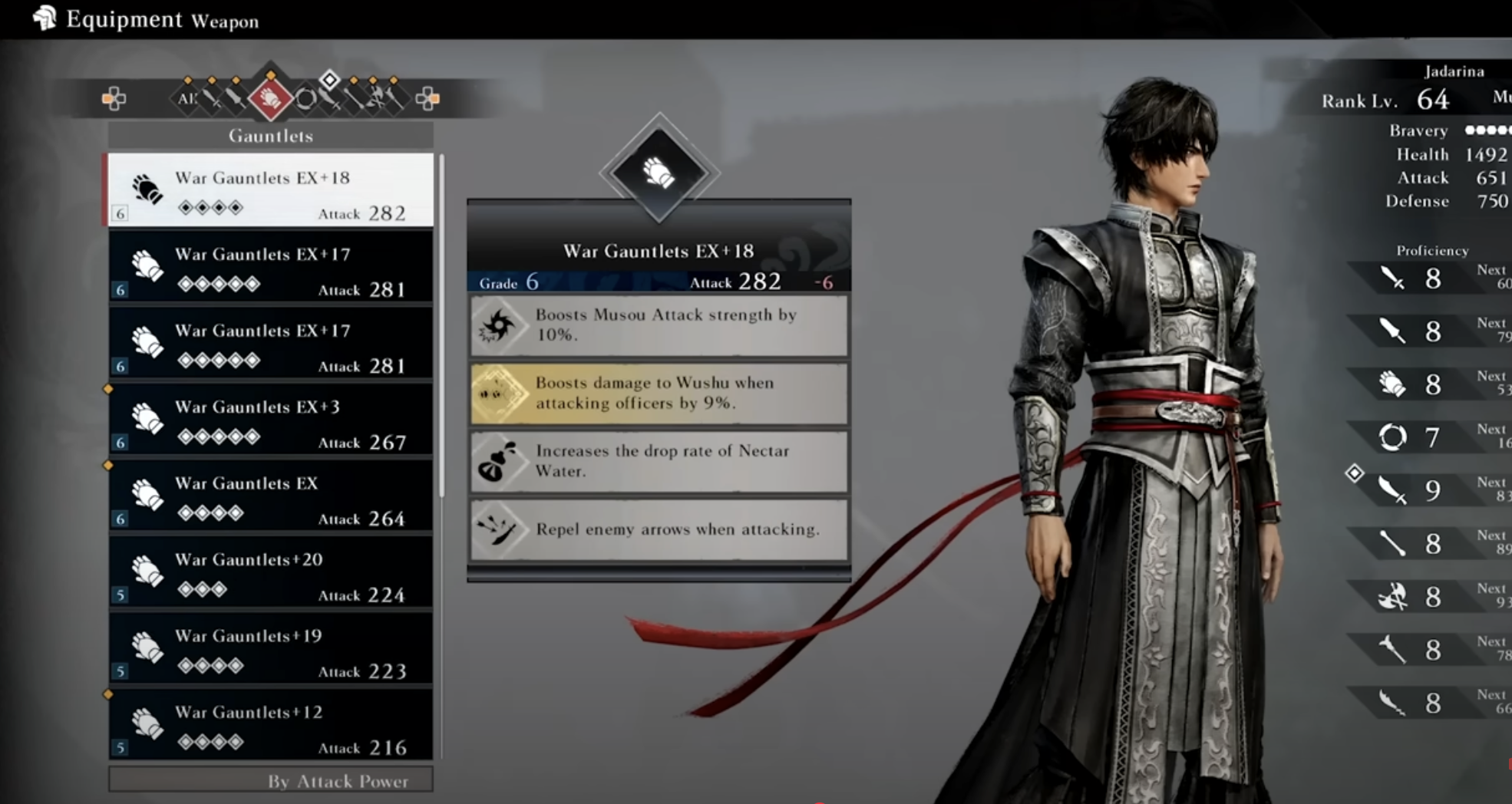Select the Musou Attack boost skill entry
The image size is (1512, 804).
pyautogui.click(x=659, y=325)
